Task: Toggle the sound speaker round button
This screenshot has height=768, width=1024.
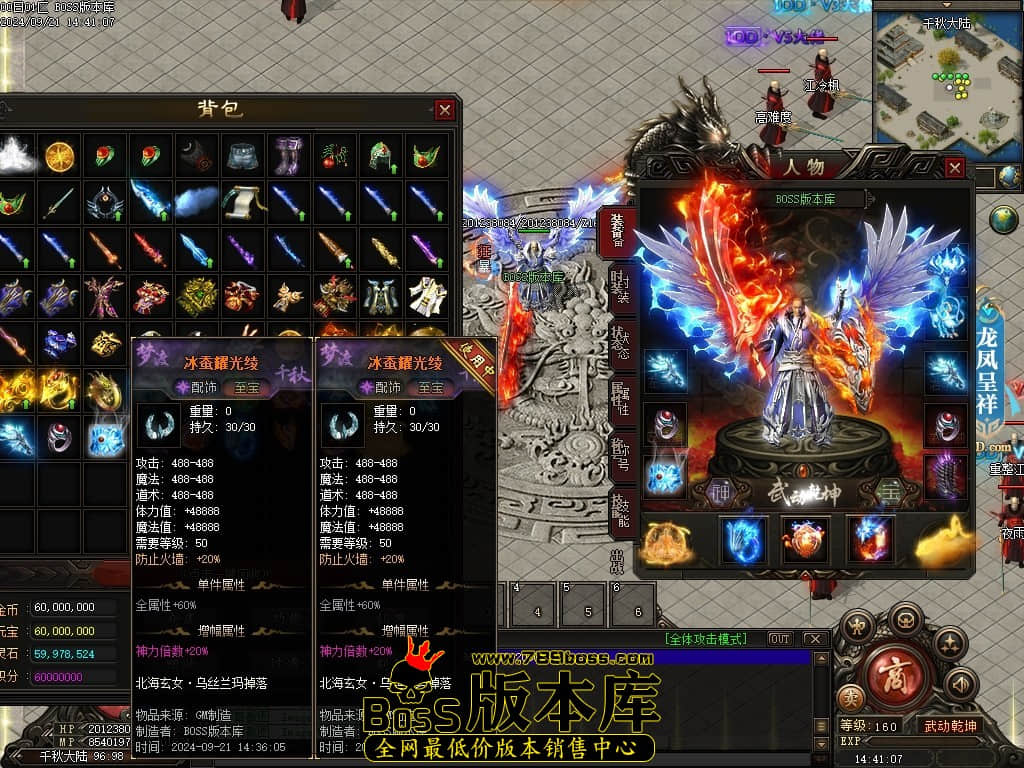Action: pos(961,684)
